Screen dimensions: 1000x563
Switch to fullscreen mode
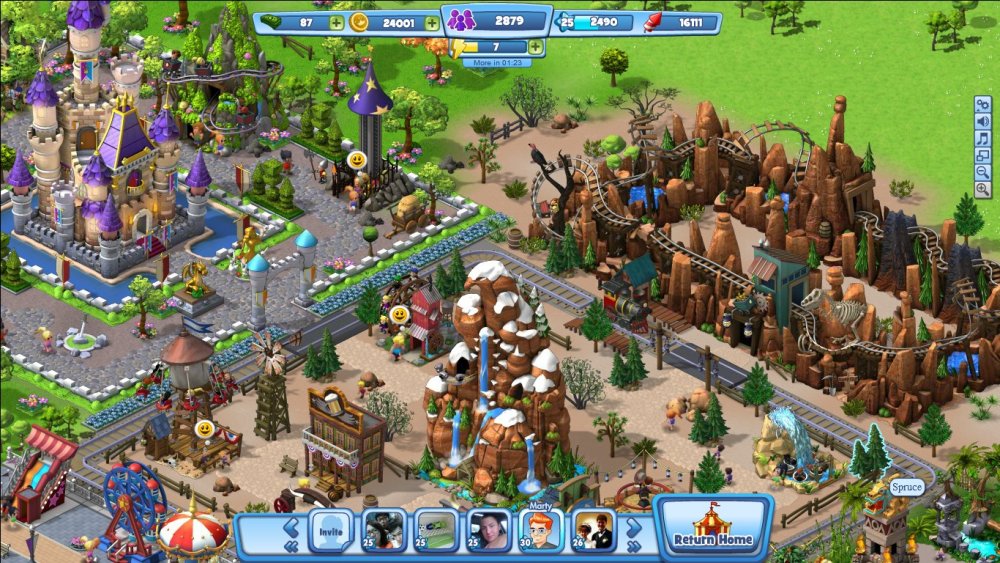tap(983, 156)
